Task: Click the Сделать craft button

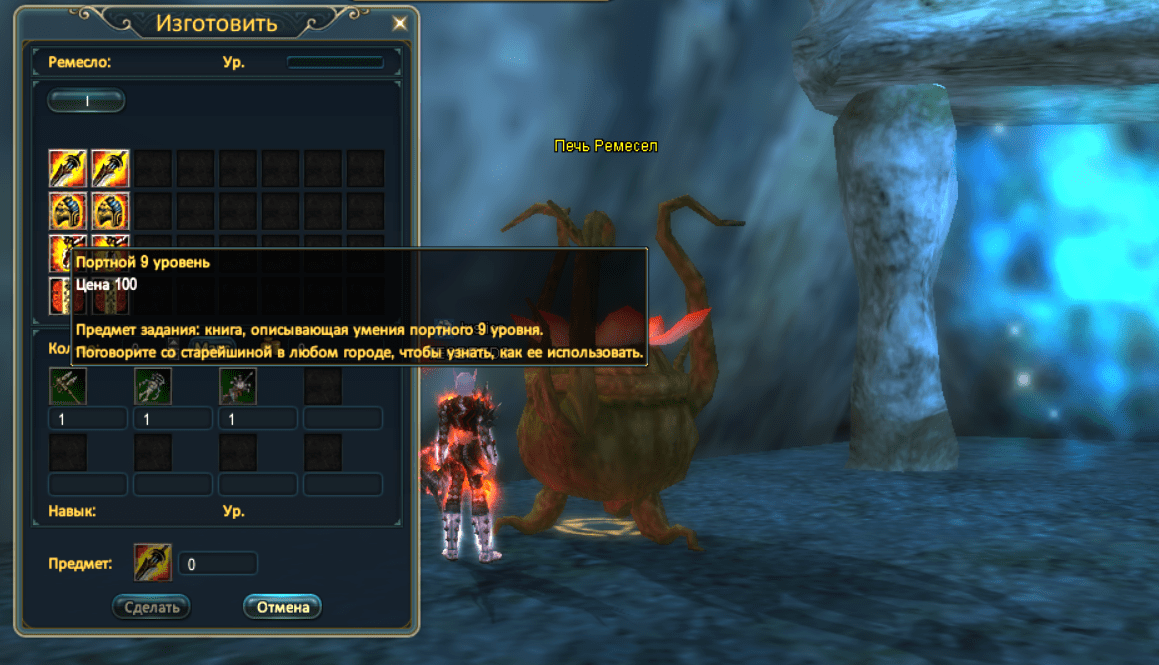Action: [151, 606]
